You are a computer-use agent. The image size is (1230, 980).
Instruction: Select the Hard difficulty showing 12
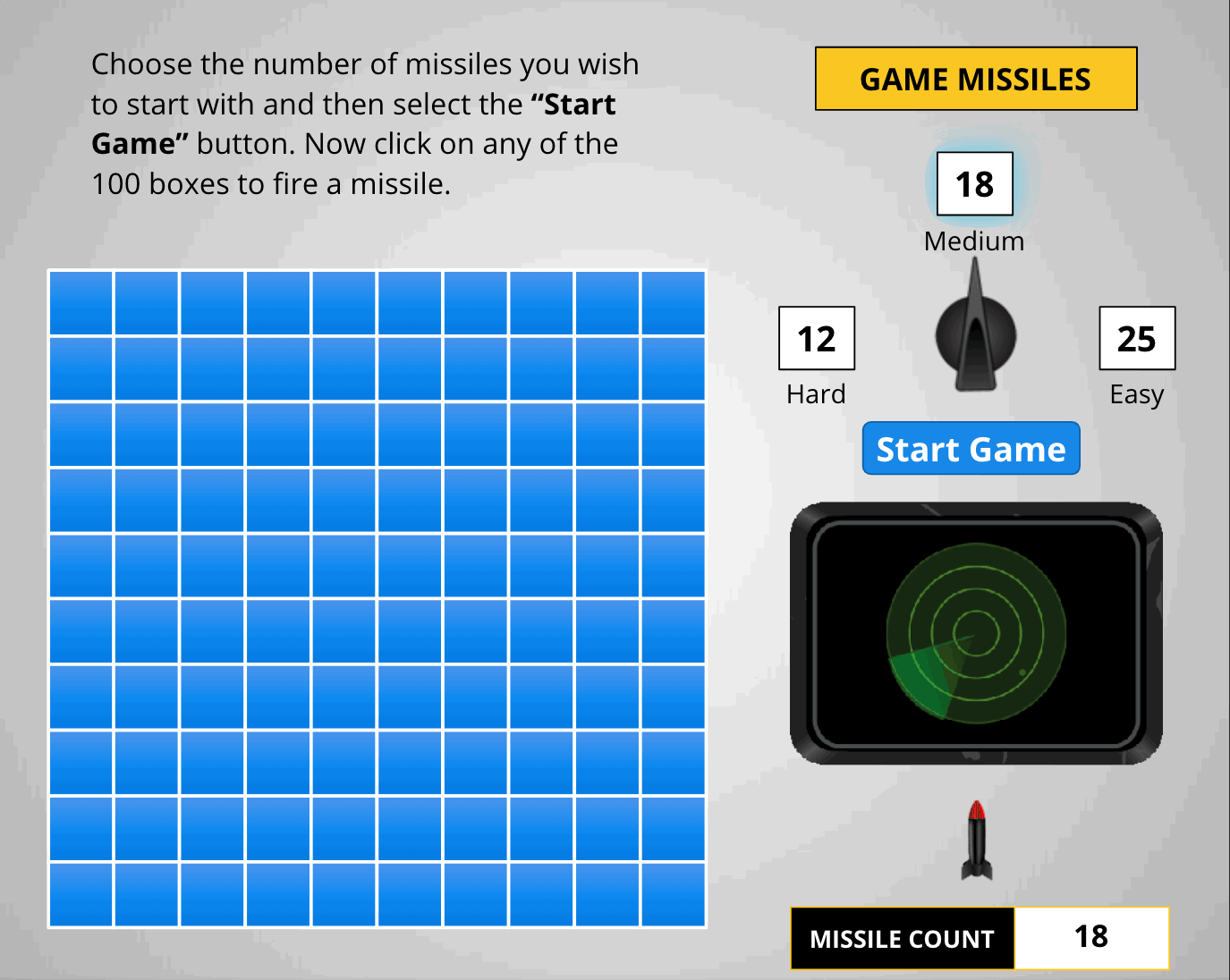(x=816, y=340)
